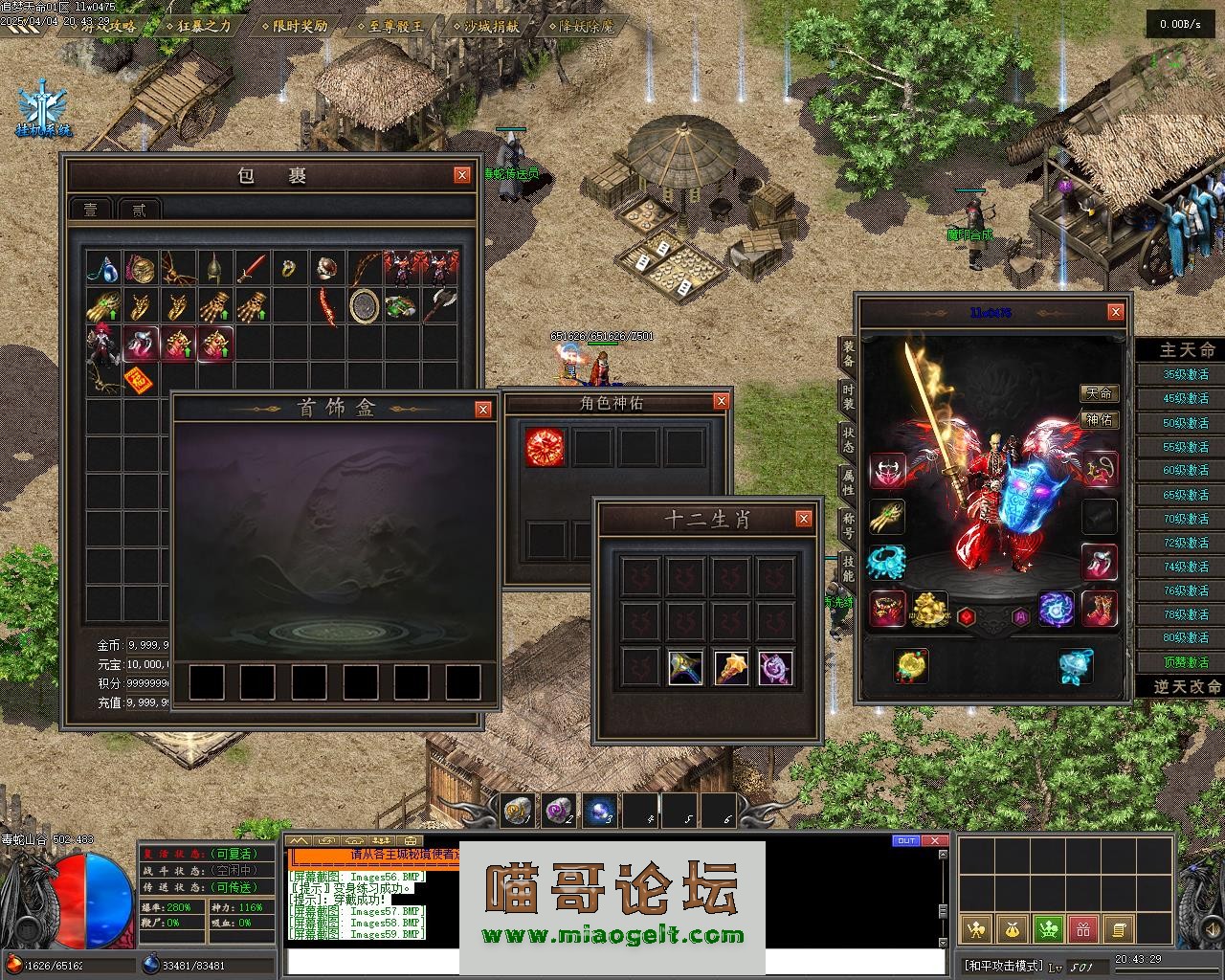Select the 顶赞激活 entry
The image size is (1225, 980).
click(1185, 662)
